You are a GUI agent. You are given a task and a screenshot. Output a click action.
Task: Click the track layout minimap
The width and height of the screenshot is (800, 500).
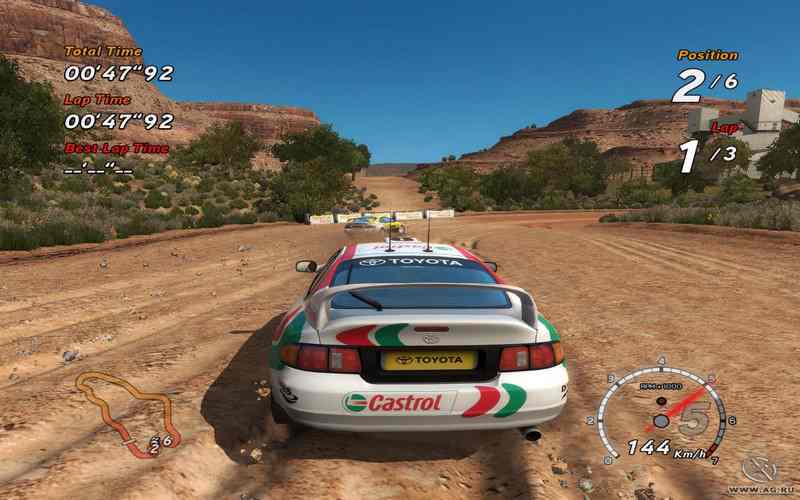(121, 408)
